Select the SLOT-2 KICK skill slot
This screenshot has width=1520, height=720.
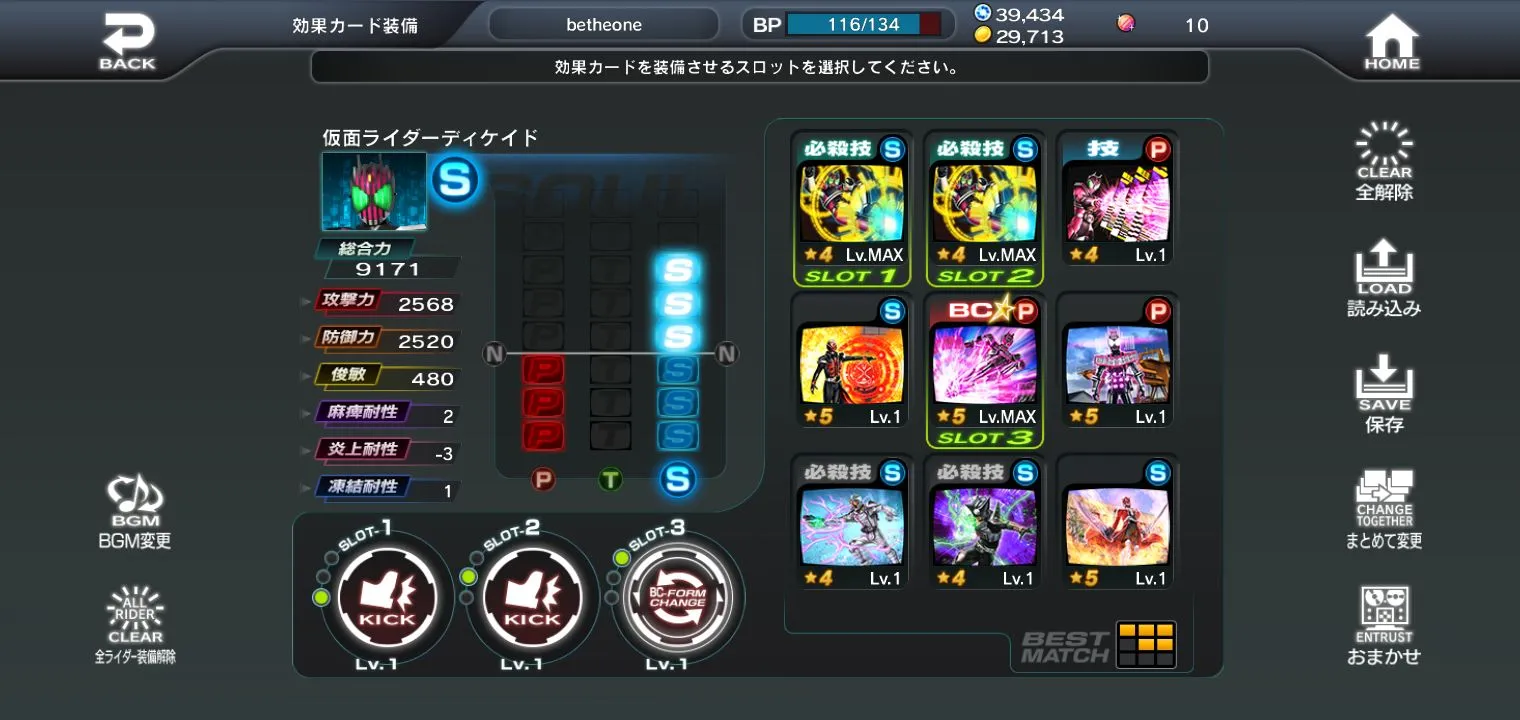click(531, 597)
